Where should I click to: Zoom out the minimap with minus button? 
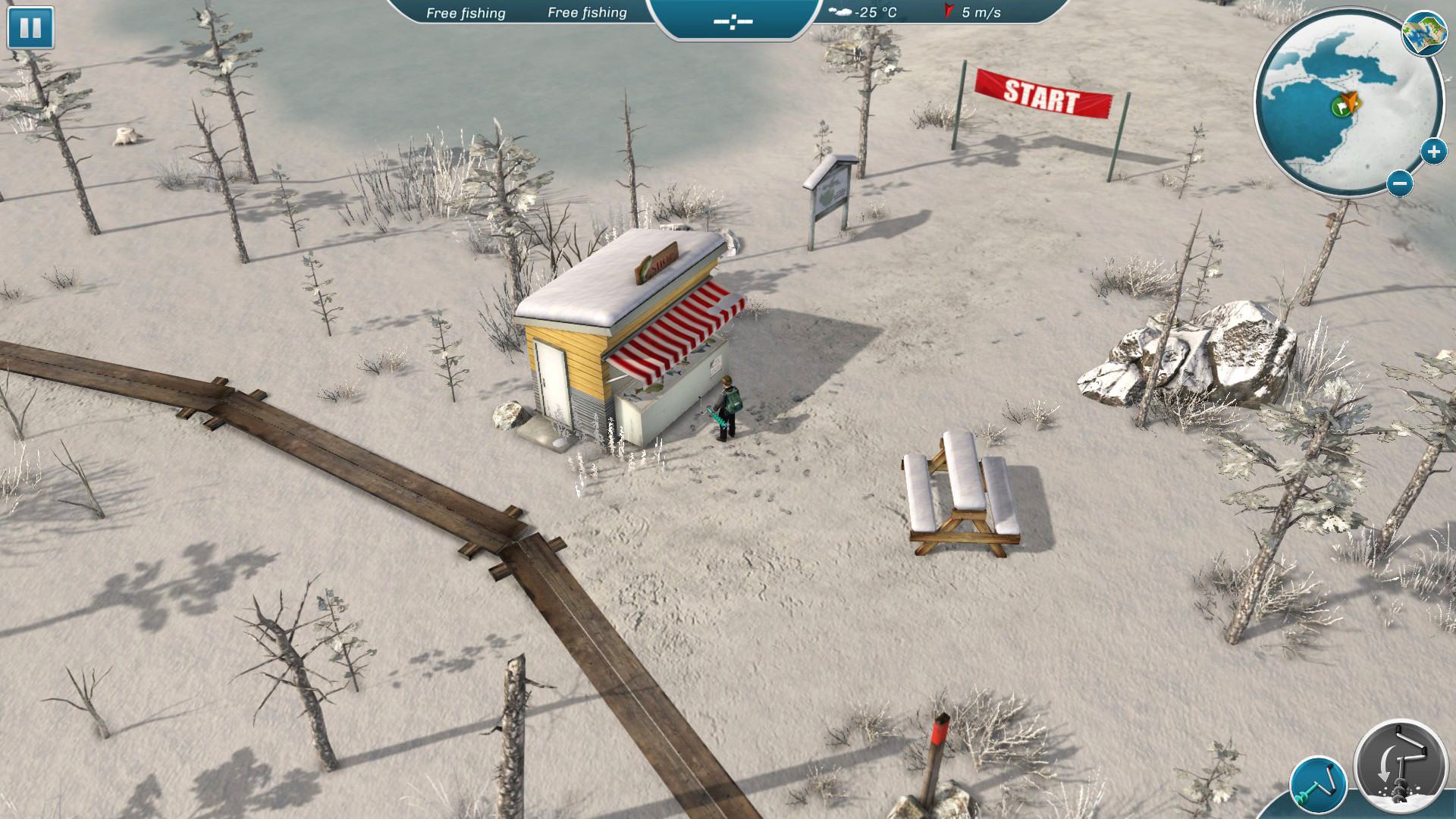tap(1400, 183)
